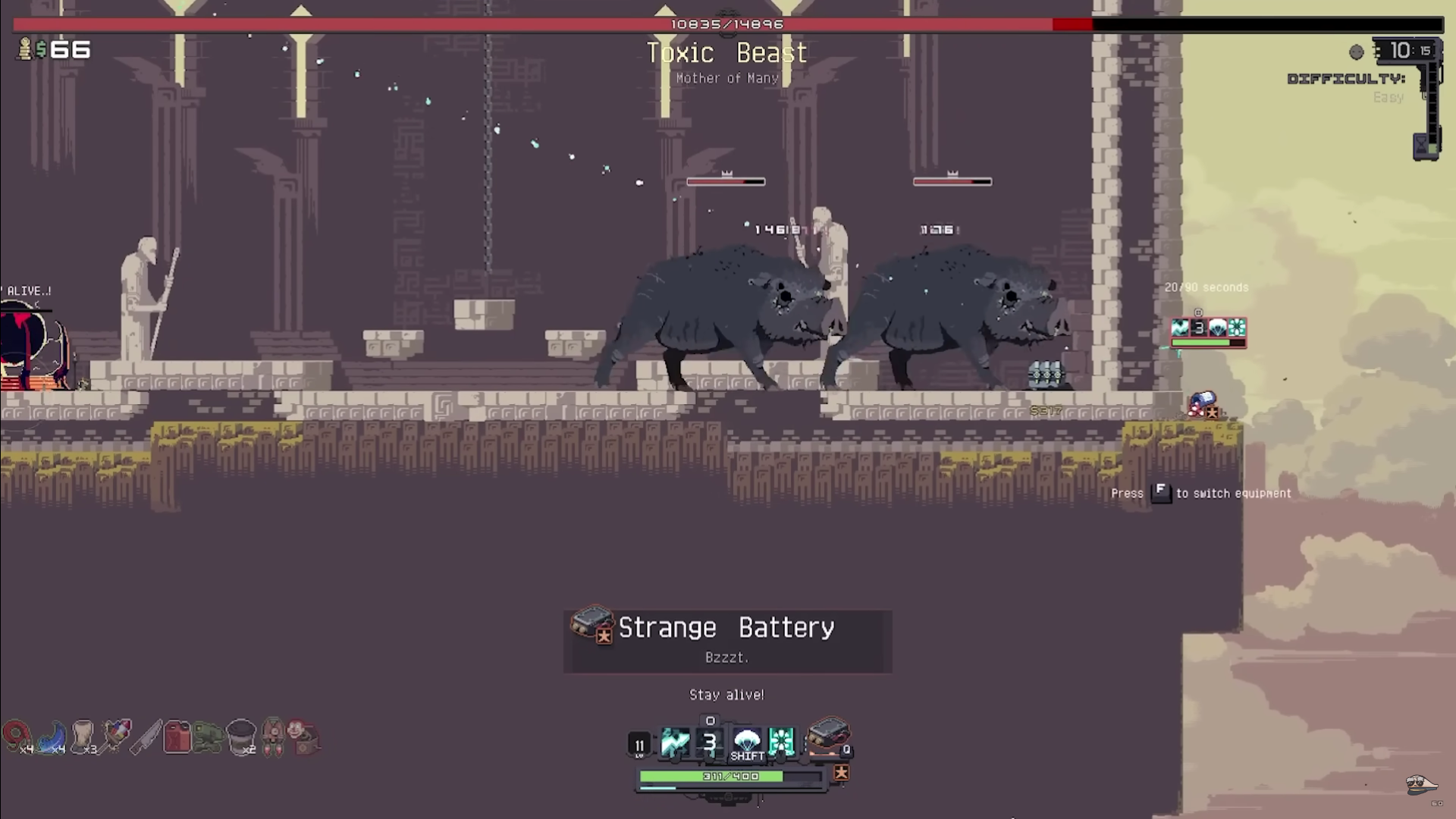The width and height of the screenshot is (1456, 819).
Task: Click the clown jack-in-the-box item
Action: [x=303, y=737]
